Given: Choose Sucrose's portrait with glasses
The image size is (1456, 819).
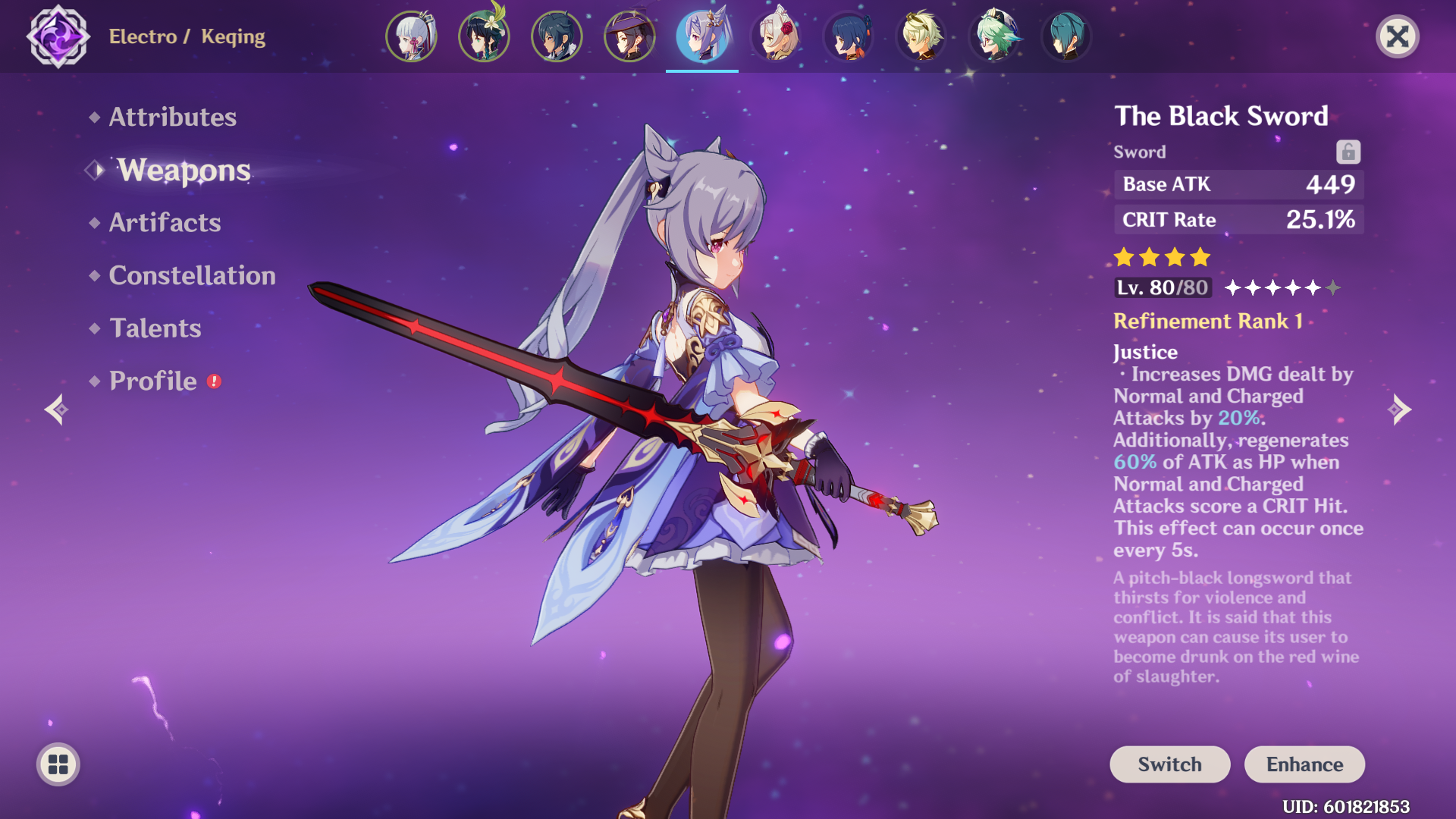Looking at the screenshot, I should pos(993,36).
